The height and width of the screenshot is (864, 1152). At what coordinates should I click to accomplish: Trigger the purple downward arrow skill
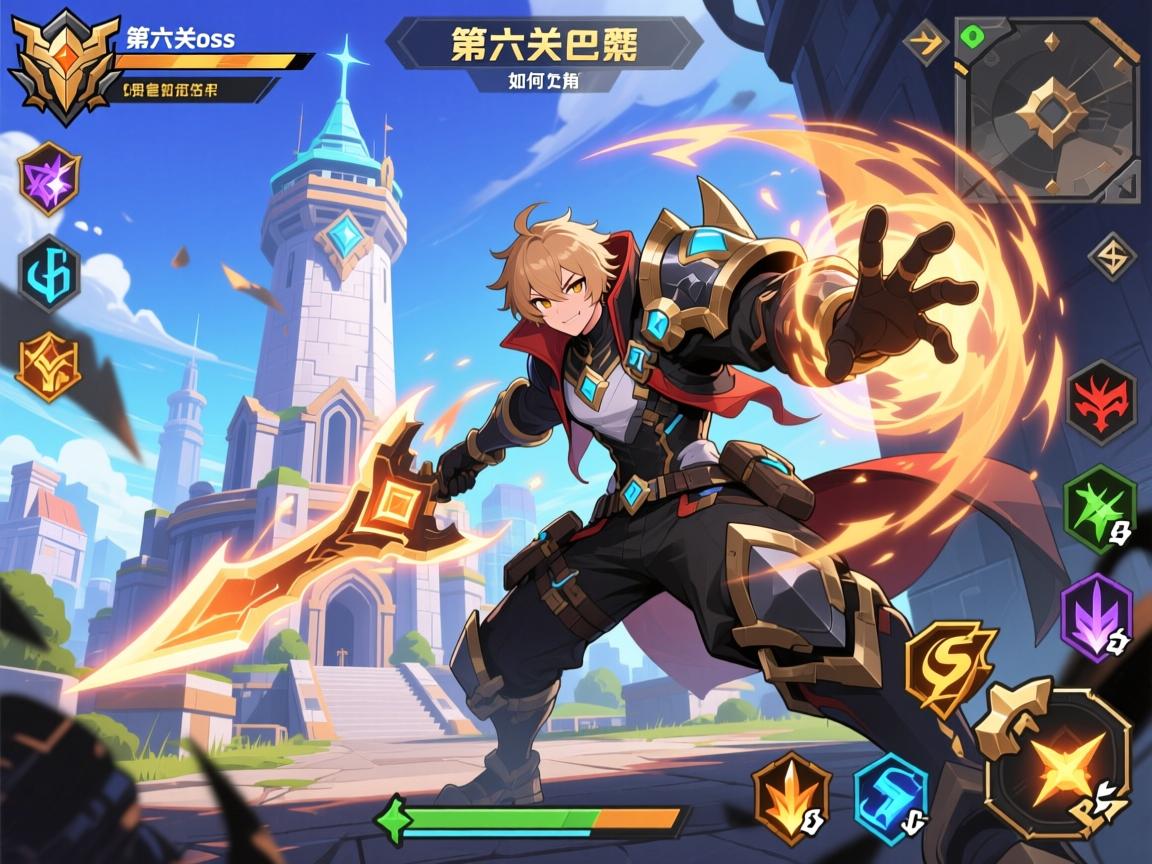(x=1097, y=618)
